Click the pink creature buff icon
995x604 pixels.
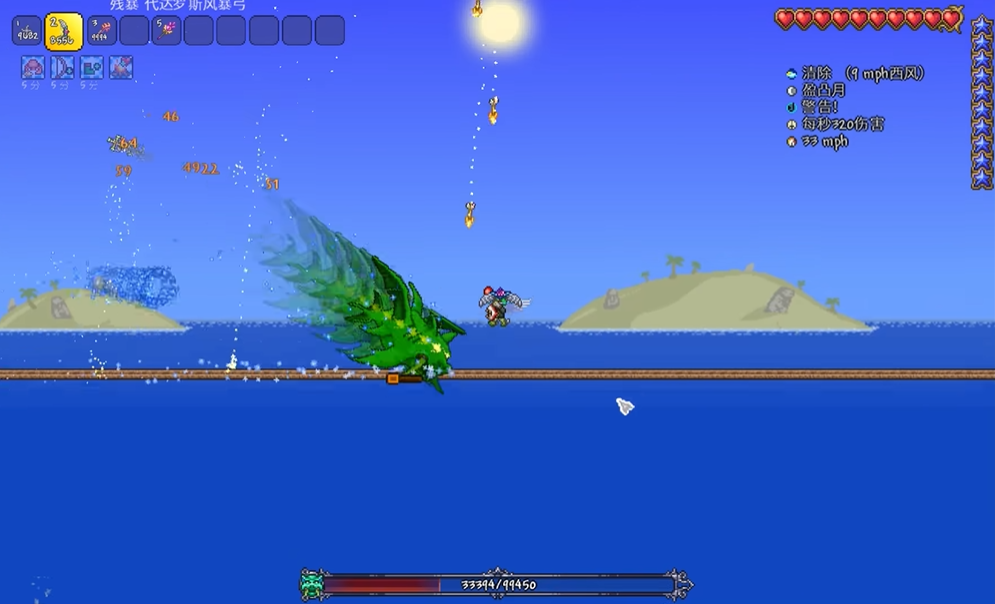click(33, 68)
